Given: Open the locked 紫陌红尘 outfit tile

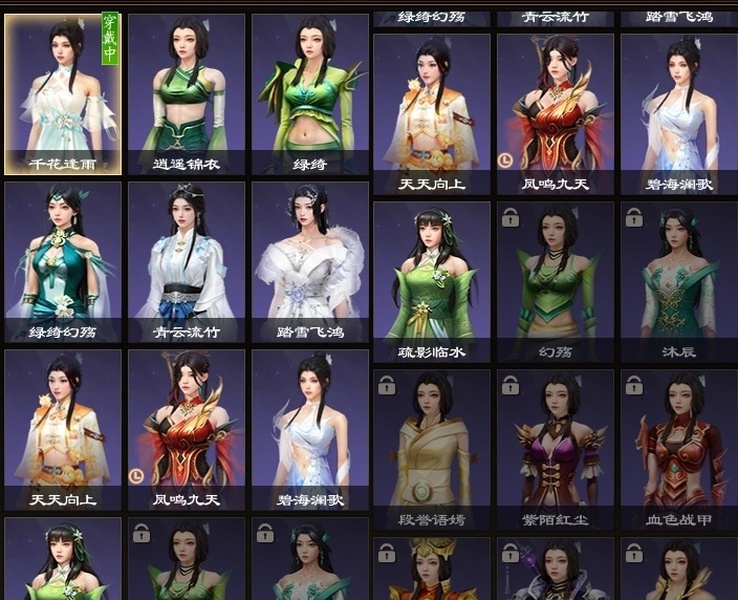Looking at the screenshot, I should (x=555, y=450).
